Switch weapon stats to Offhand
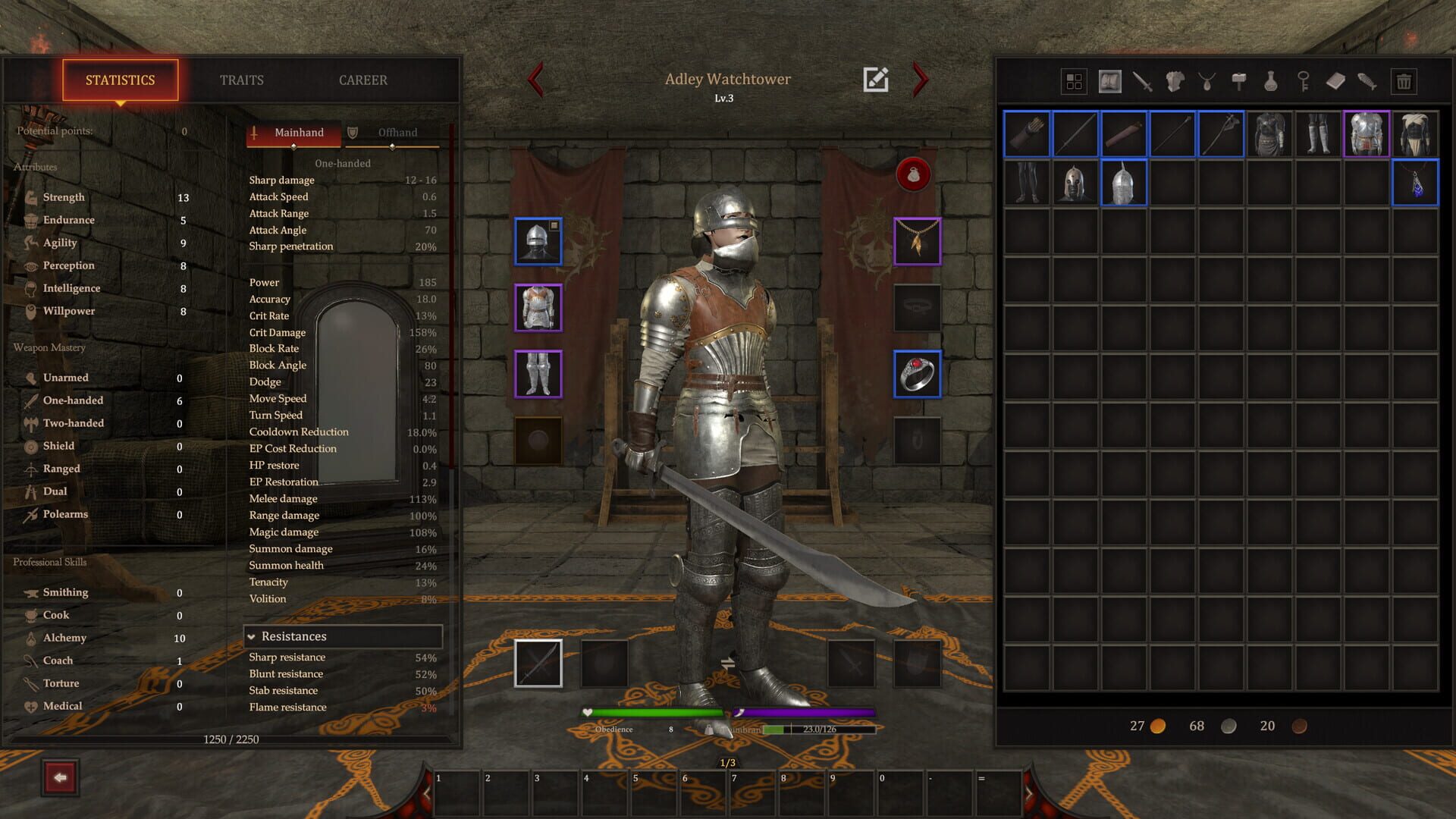1456x819 pixels. pos(397,132)
